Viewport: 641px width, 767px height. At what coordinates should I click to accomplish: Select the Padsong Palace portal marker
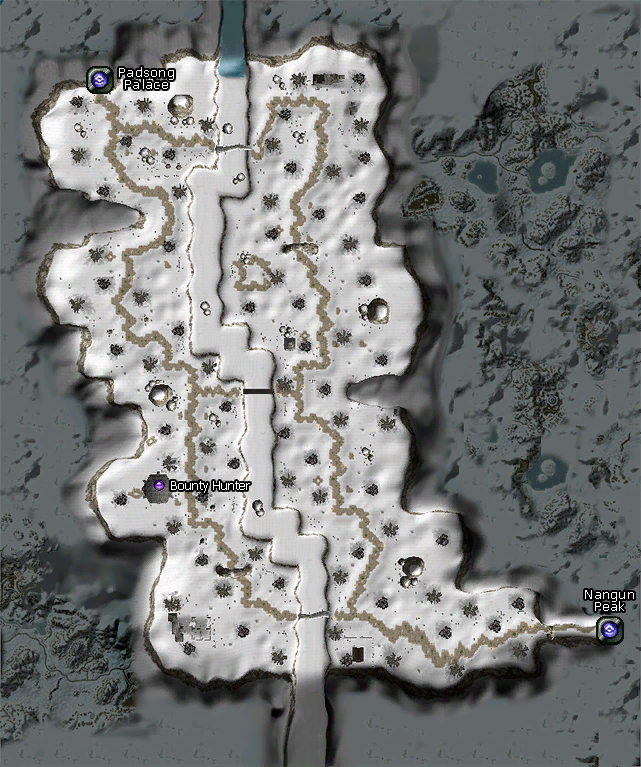99,78
